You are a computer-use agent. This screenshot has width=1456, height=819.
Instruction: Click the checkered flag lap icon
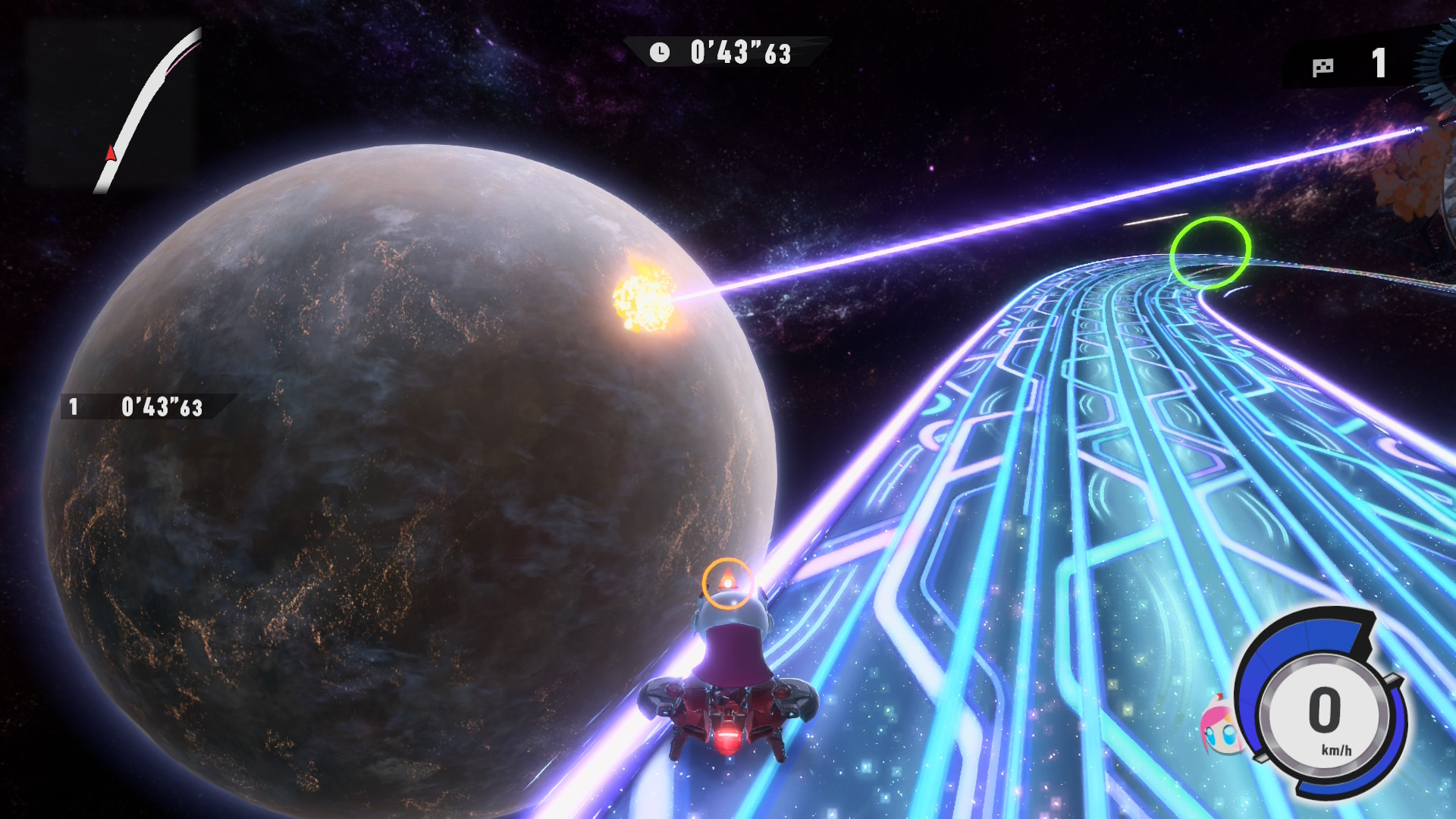pos(1323,67)
